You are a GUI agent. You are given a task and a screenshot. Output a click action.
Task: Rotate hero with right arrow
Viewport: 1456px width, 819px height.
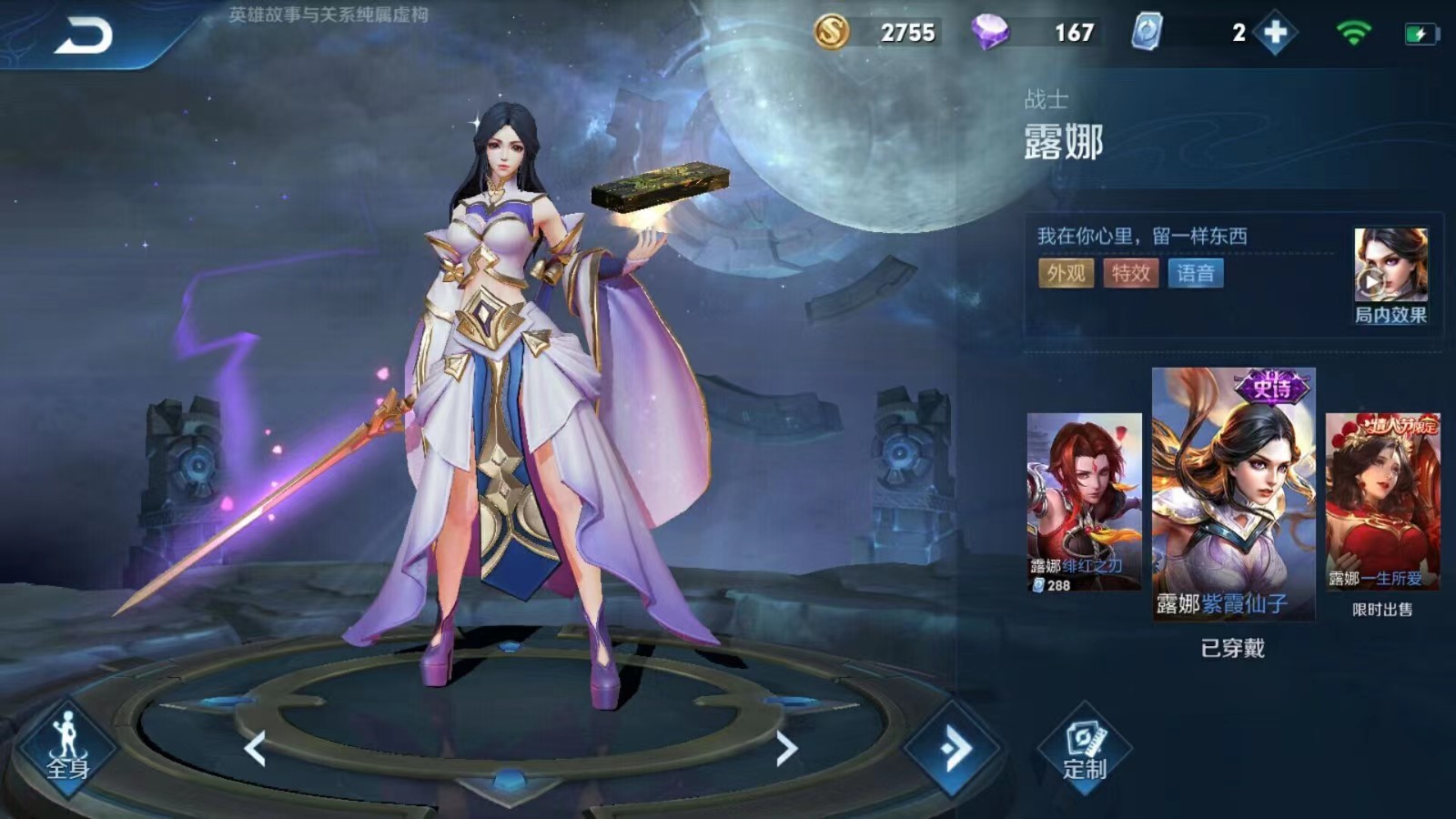pyautogui.click(x=785, y=748)
